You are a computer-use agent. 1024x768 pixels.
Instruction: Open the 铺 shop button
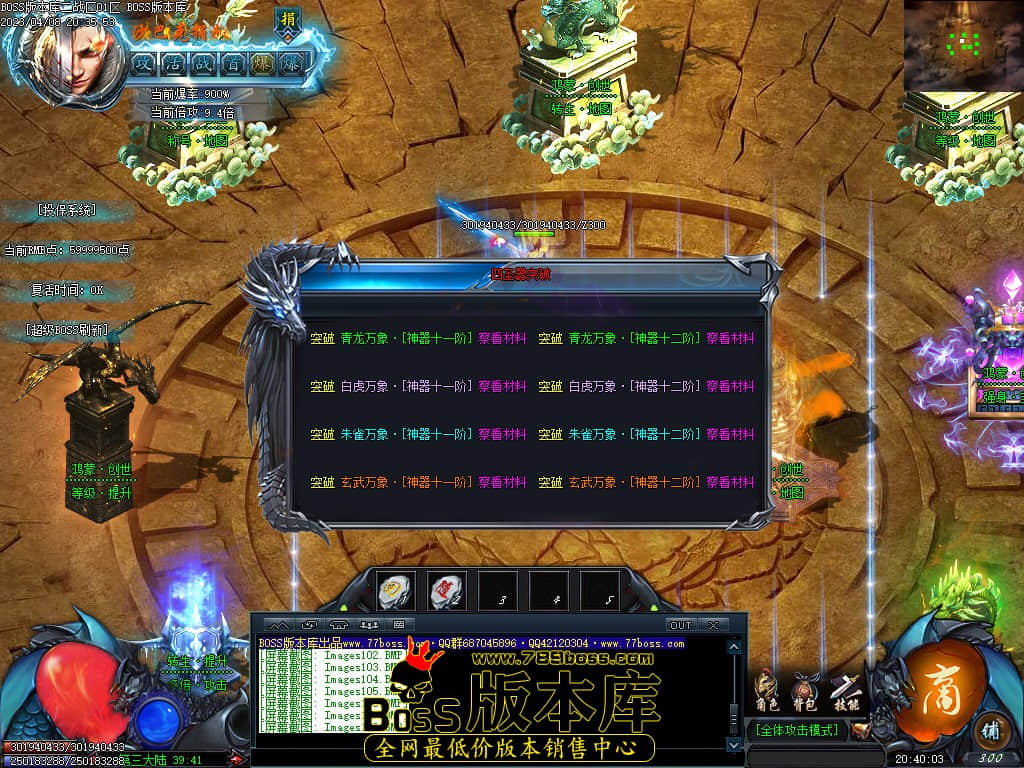tap(989, 728)
